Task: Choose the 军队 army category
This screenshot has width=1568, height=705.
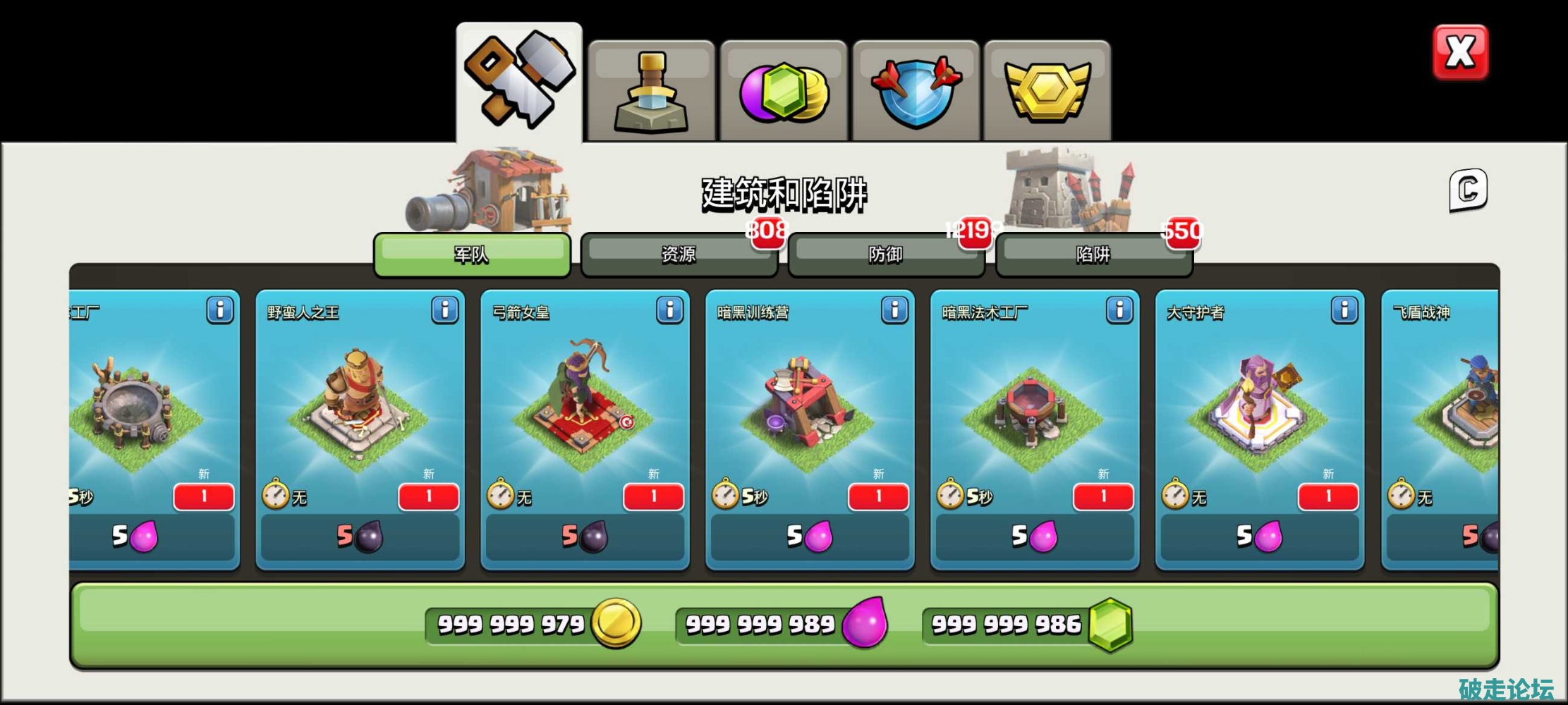Action: pyautogui.click(x=472, y=255)
